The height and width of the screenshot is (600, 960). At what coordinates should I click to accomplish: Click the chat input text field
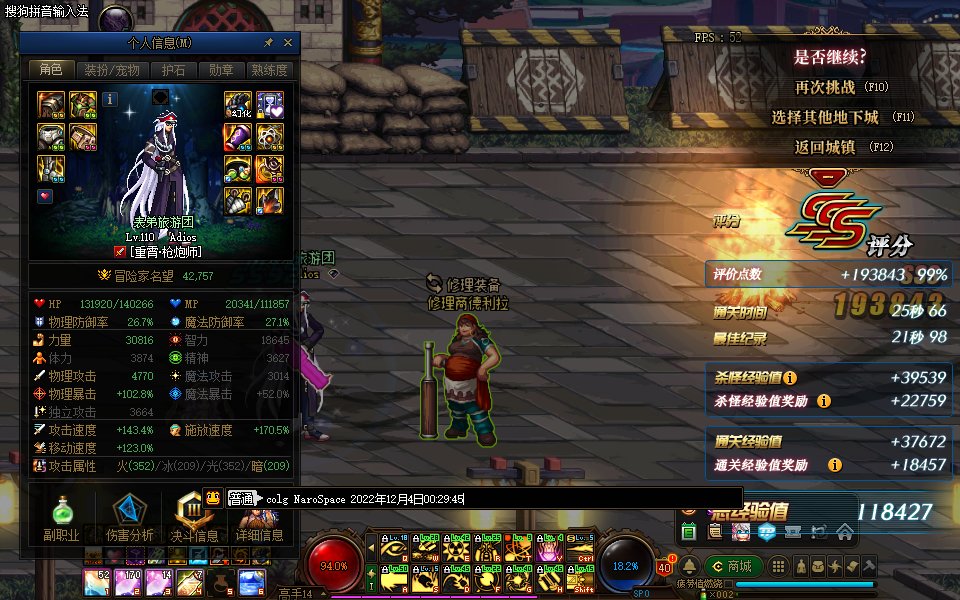pos(500,498)
